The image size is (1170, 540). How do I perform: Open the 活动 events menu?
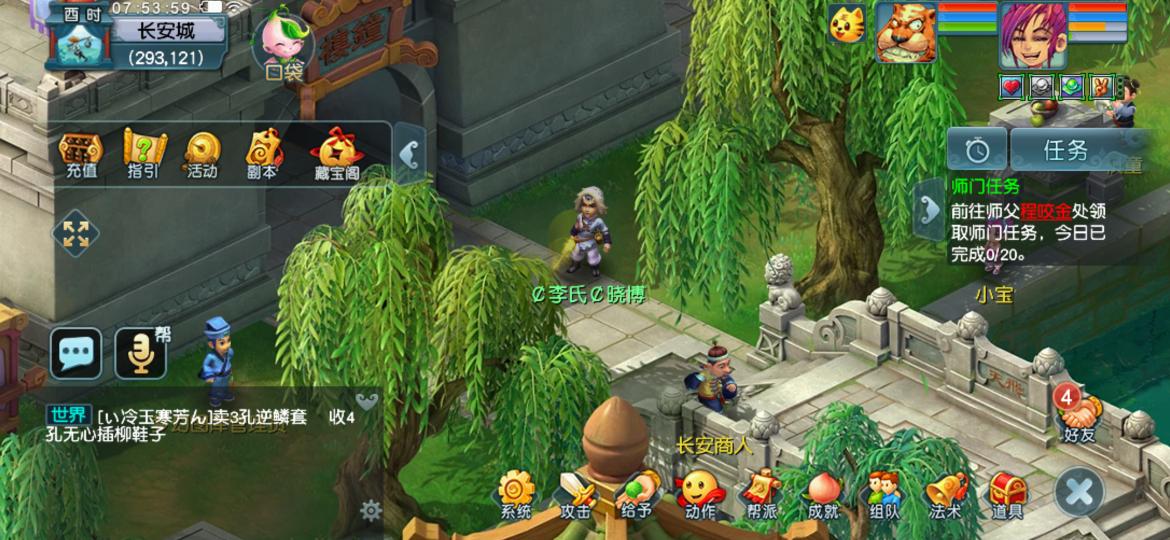pos(202,154)
